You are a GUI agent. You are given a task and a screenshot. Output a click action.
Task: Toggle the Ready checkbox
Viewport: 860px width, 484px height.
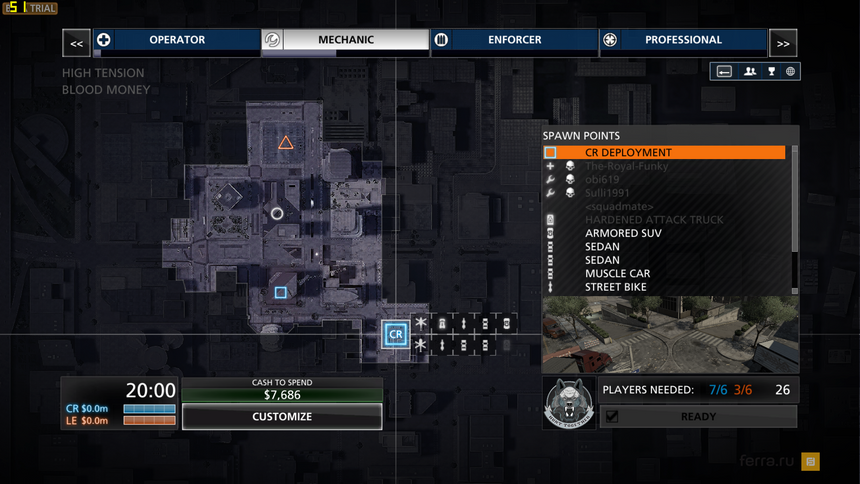click(x=612, y=417)
